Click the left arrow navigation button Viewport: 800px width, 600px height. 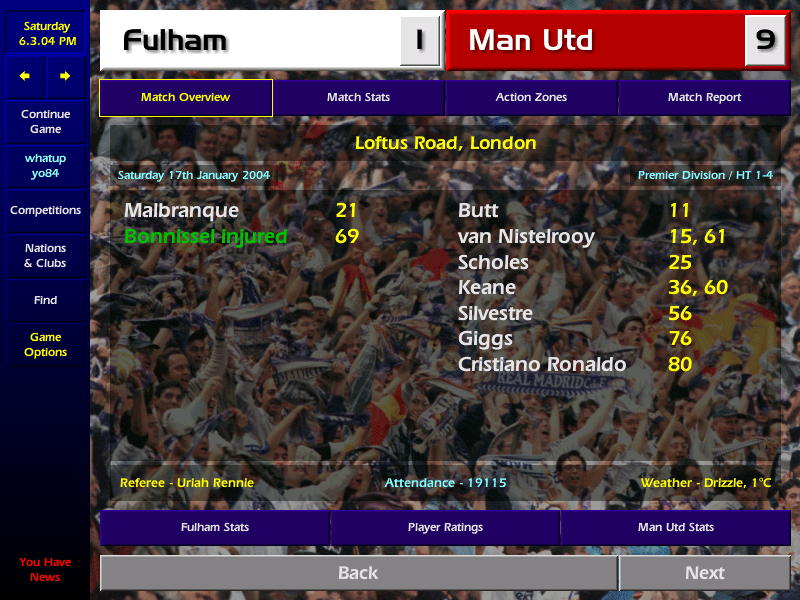pos(25,76)
